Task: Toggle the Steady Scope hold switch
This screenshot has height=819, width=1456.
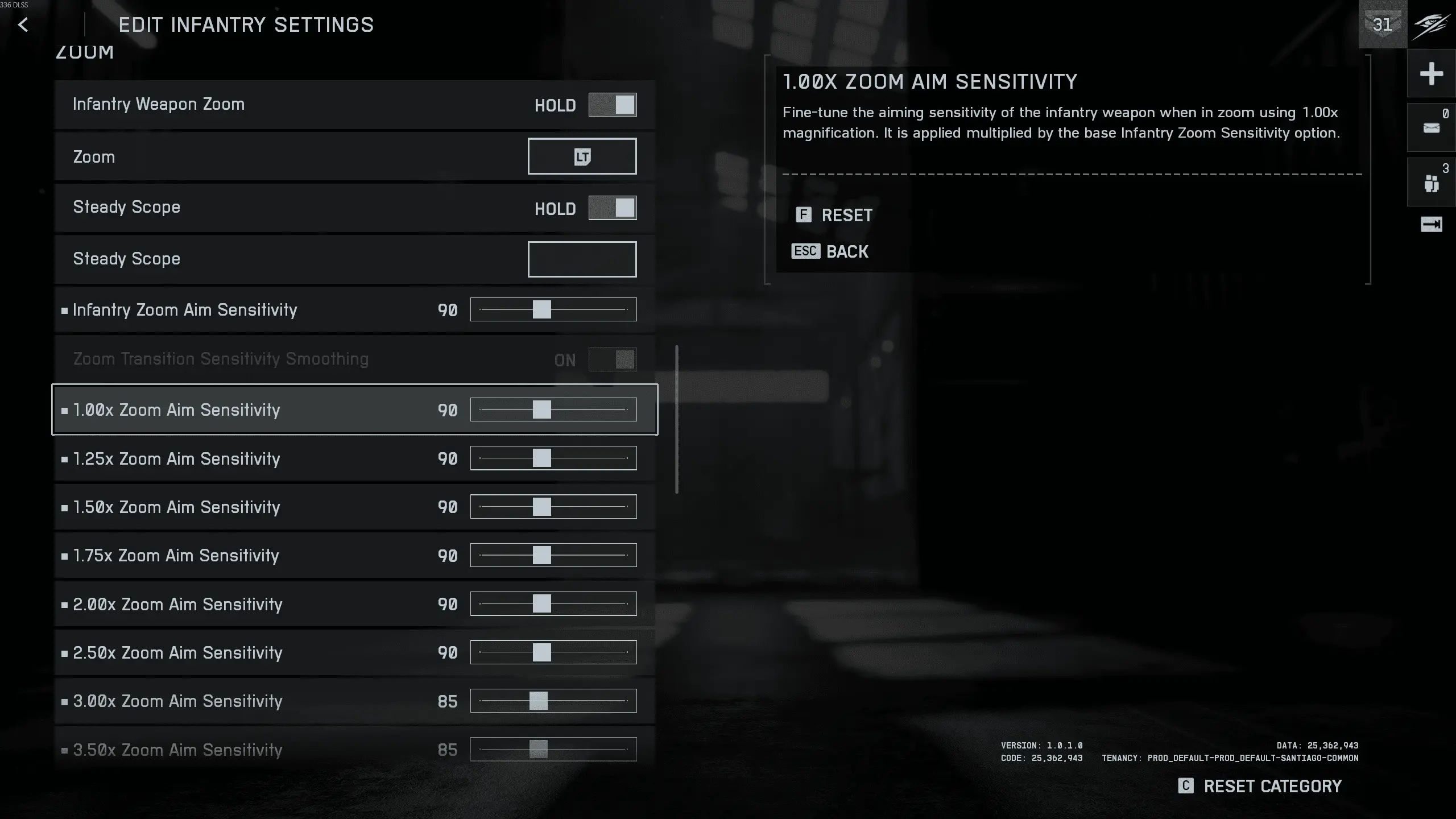Action: tap(612, 208)
